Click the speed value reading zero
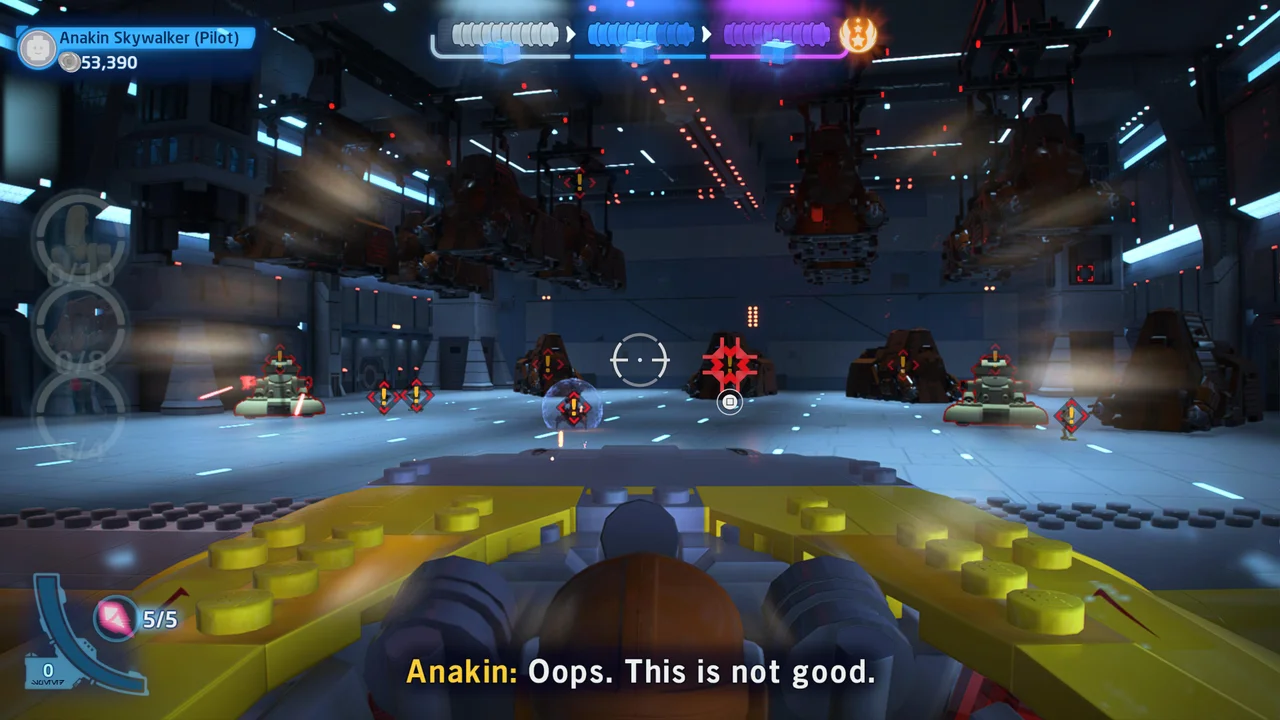The height and width of the screenshot is (720, 1280). pyautogui.click(x=46, y=670)
